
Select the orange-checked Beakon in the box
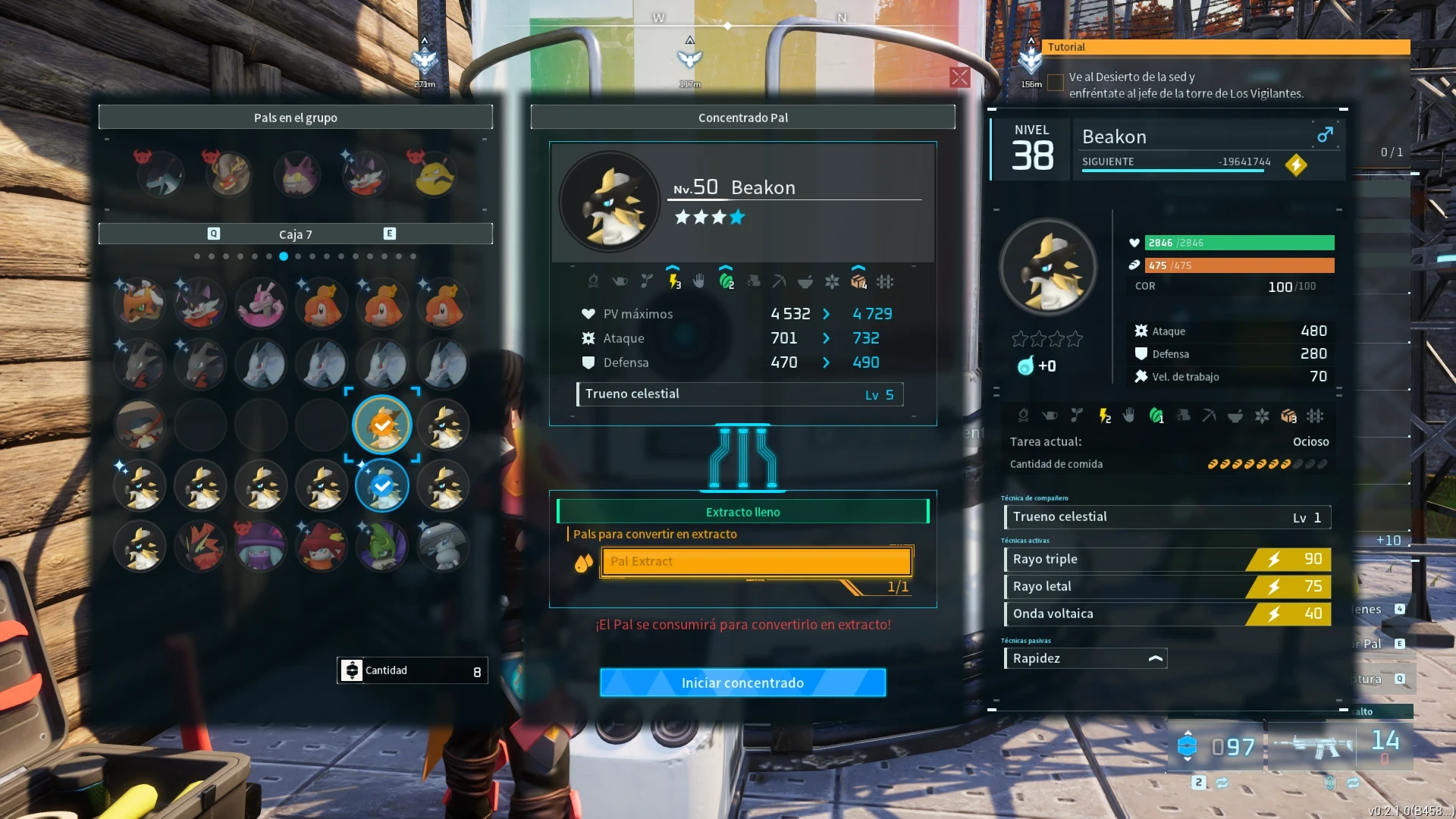(382, 425)
